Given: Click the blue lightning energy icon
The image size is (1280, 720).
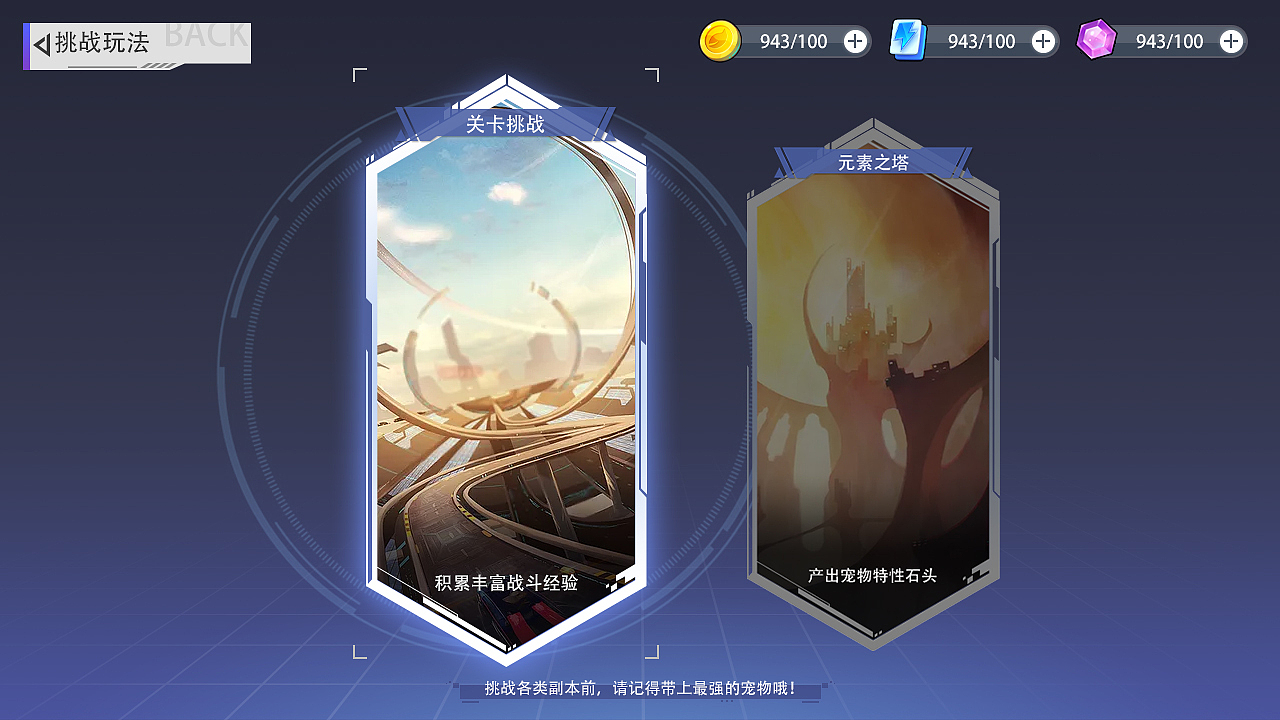Looking at the screenshot, I should (908, 41).
